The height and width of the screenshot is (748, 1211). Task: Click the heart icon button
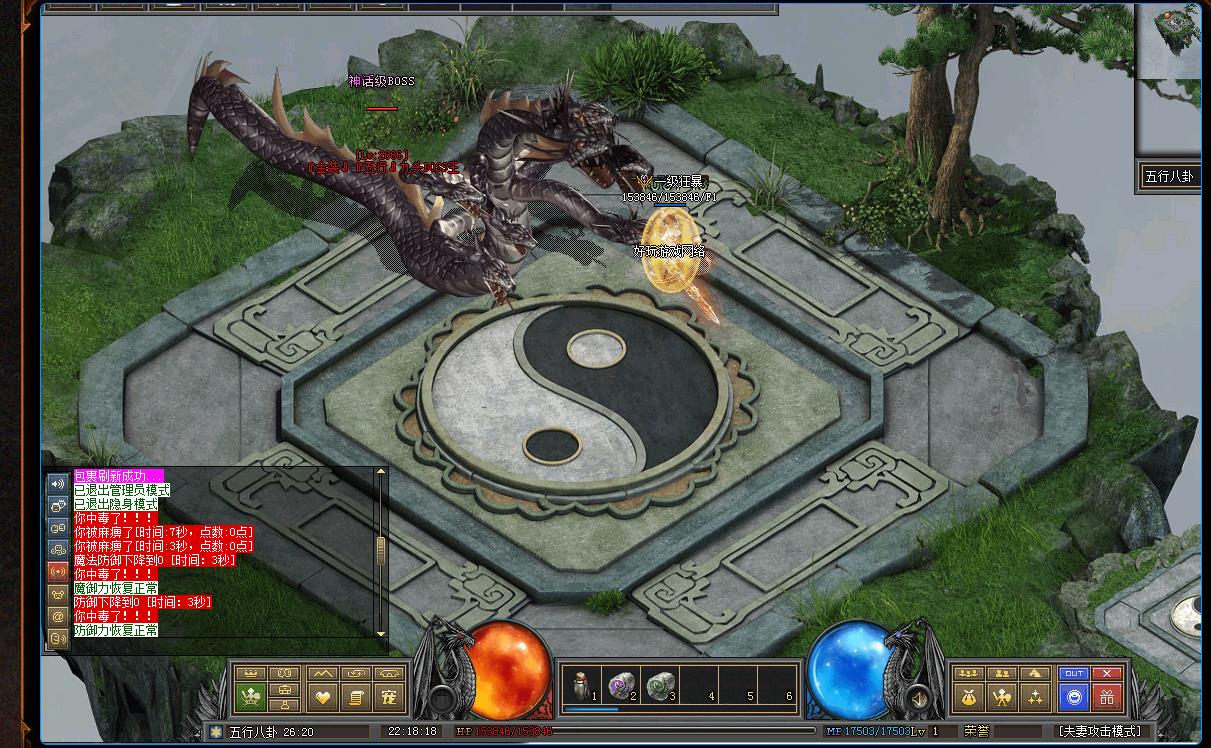[x=322, y=696]
